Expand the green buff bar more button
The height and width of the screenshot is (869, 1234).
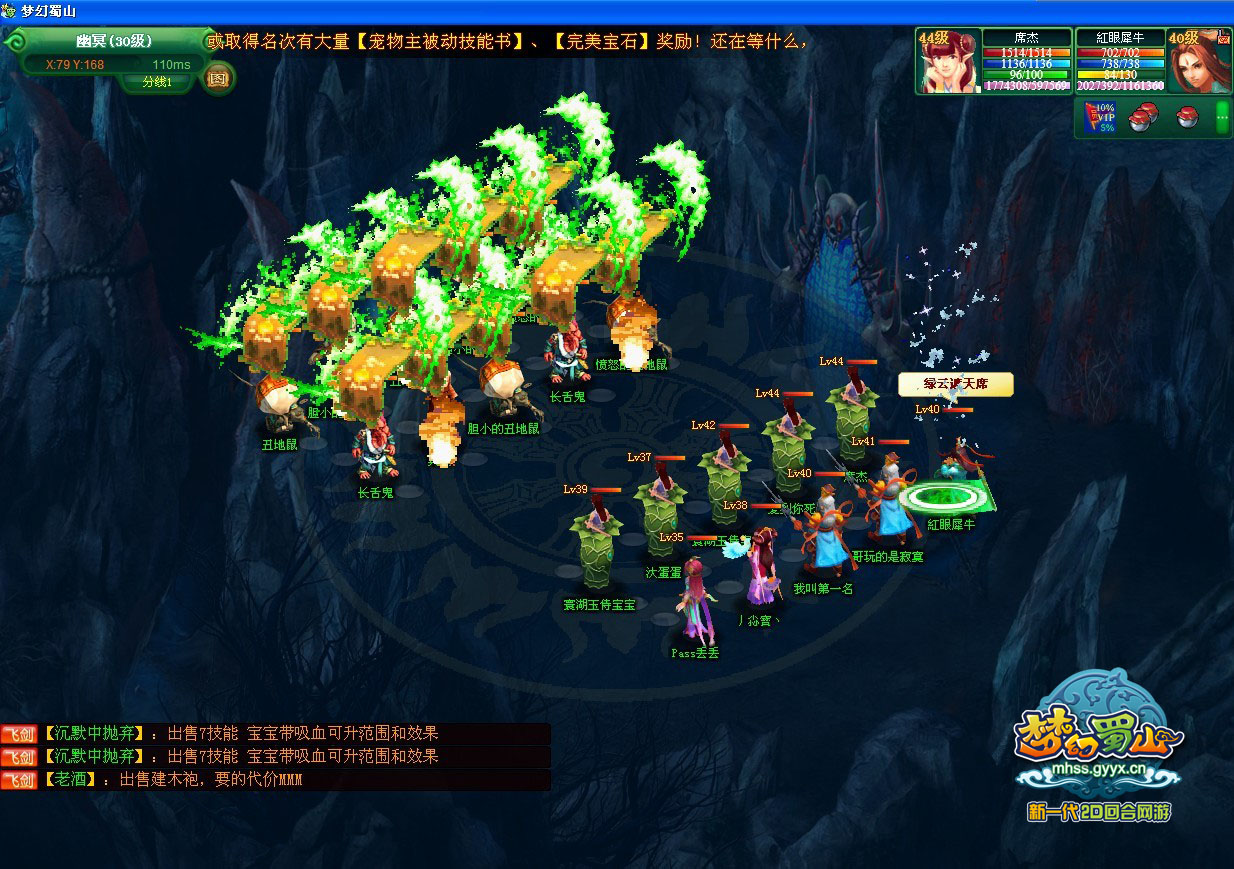pyautogui.click(x=1221, y=118)
